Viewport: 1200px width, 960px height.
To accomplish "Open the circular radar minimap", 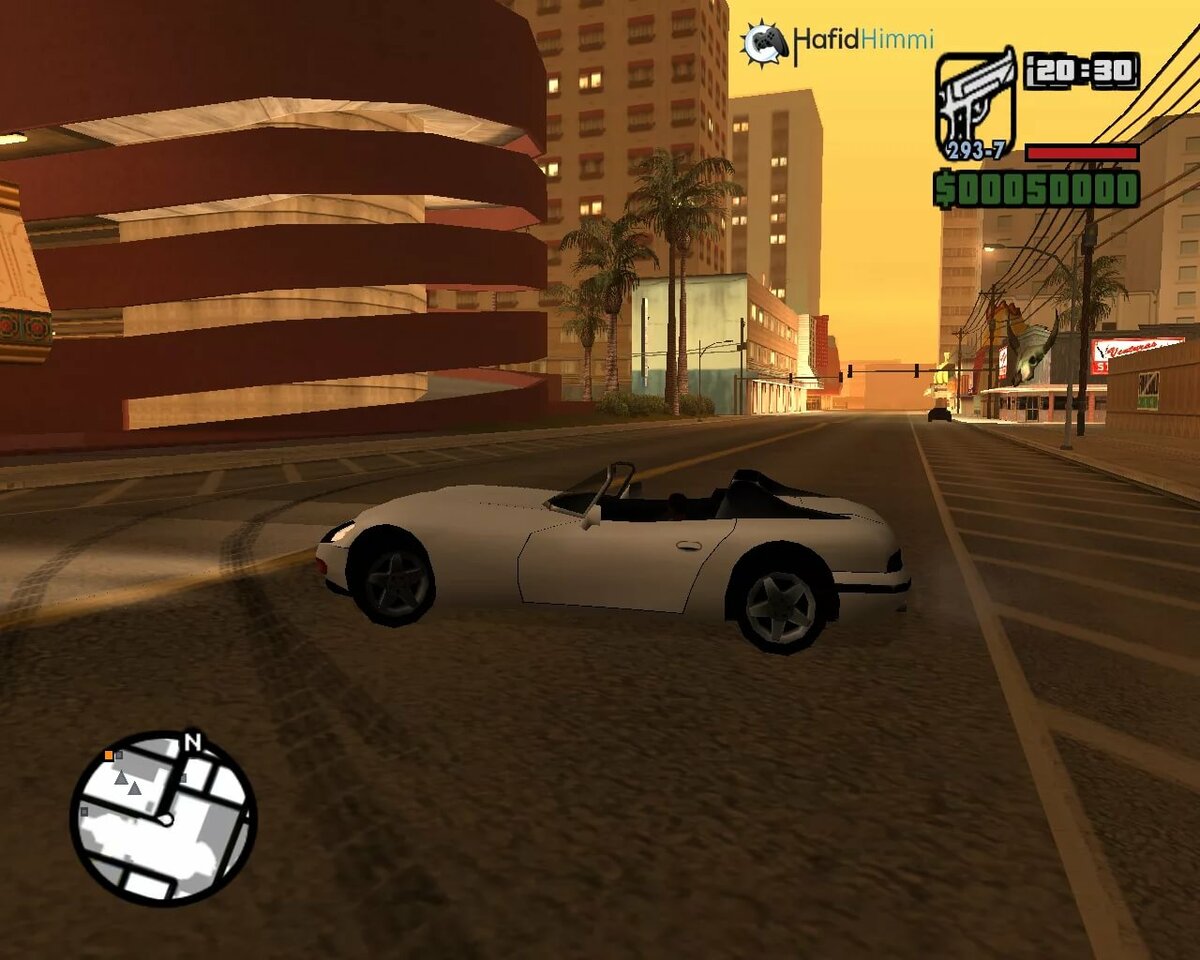I will tap(163, 819).
